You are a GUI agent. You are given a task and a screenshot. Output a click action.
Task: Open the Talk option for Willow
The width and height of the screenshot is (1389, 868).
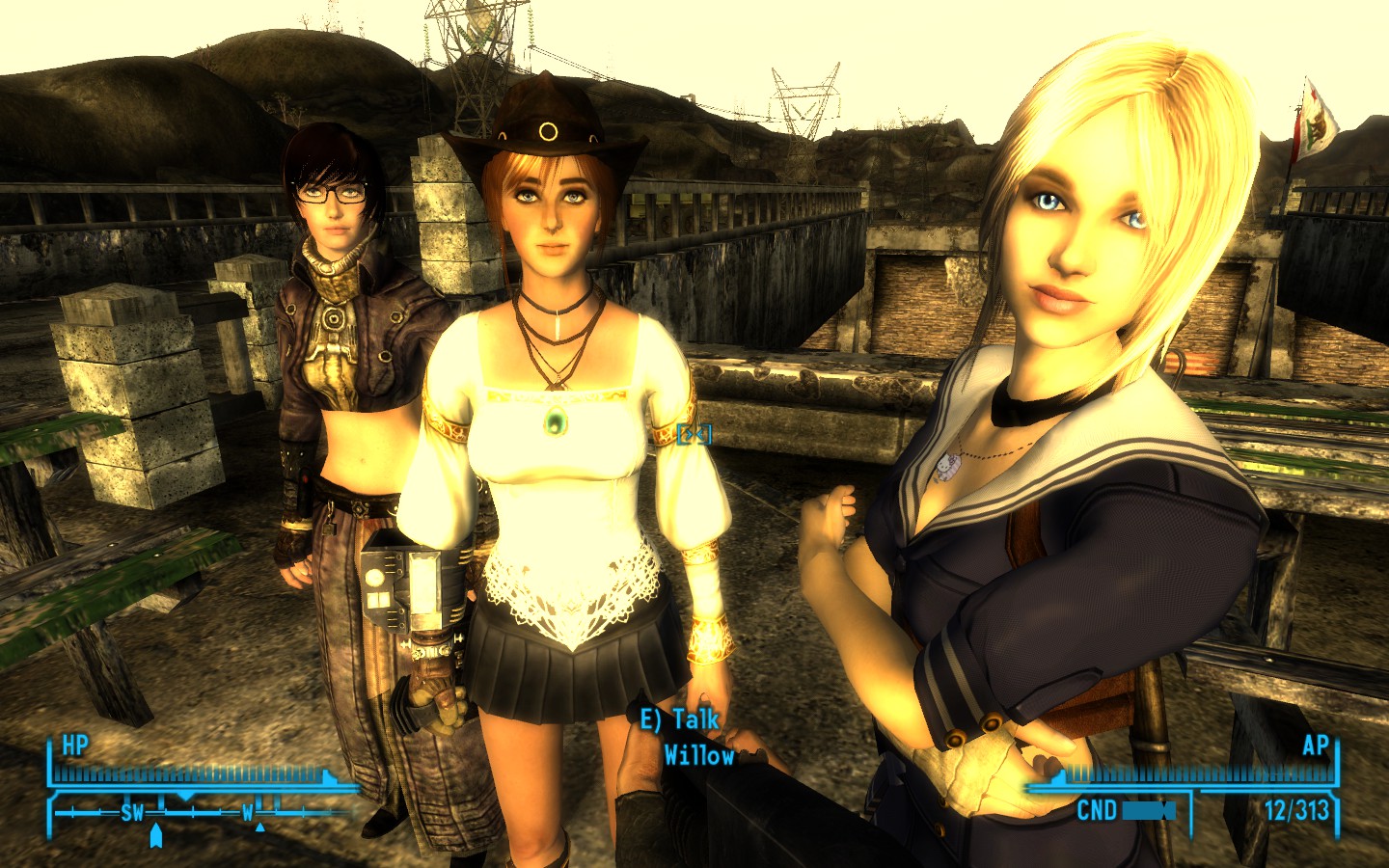(679, 718)
